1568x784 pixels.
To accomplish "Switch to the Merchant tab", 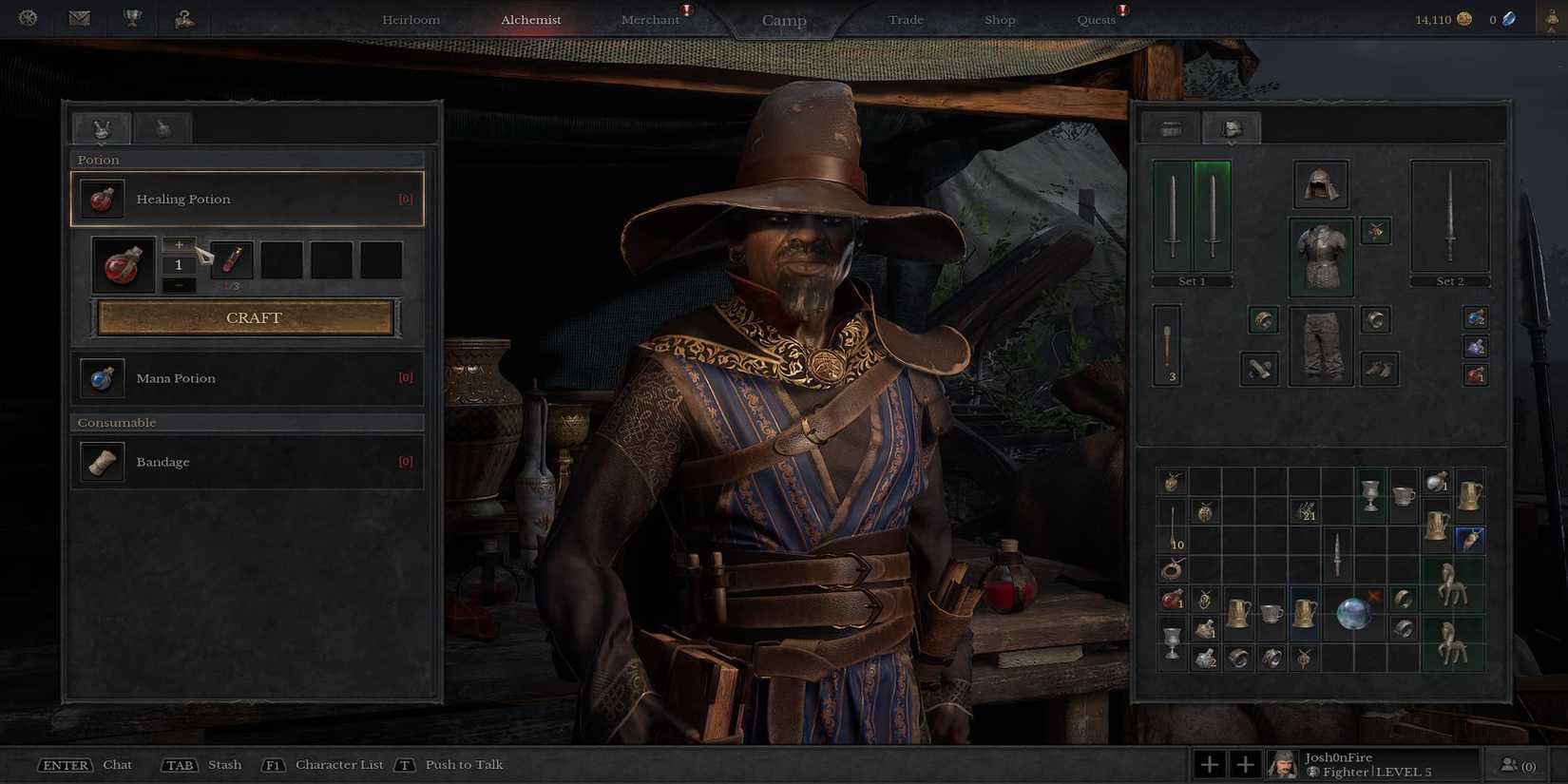I will (652, 18).
